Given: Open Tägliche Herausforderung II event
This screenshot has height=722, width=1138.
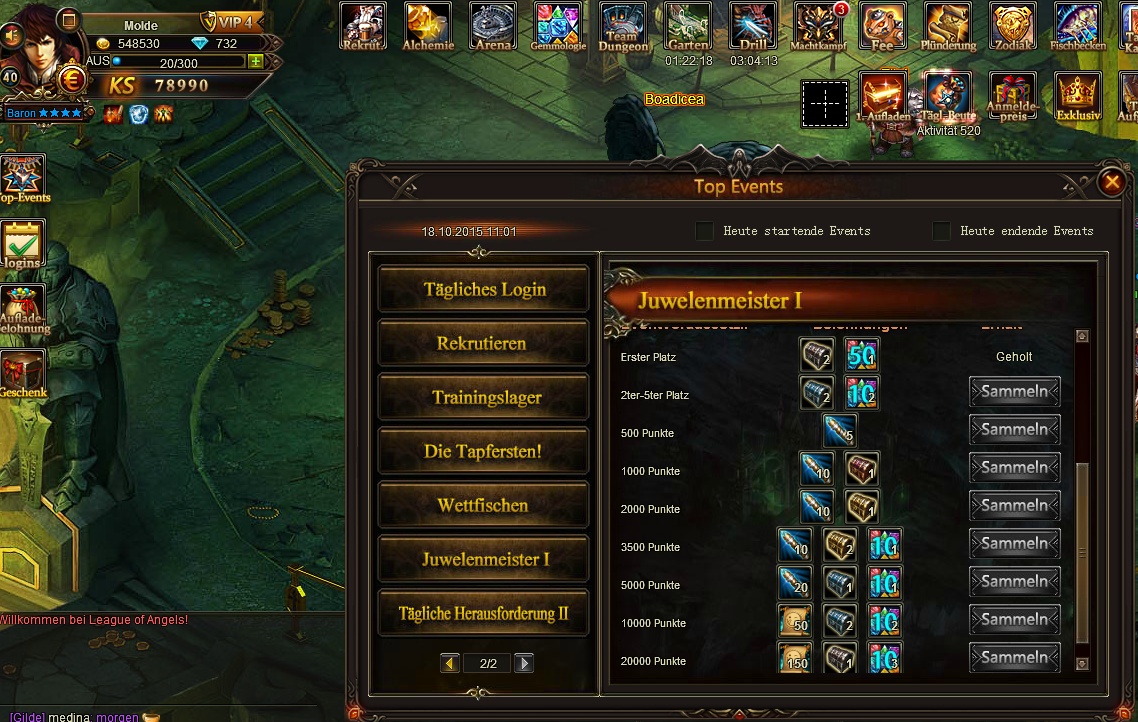Looking at the screenshot, I should [x=484, y=613].
